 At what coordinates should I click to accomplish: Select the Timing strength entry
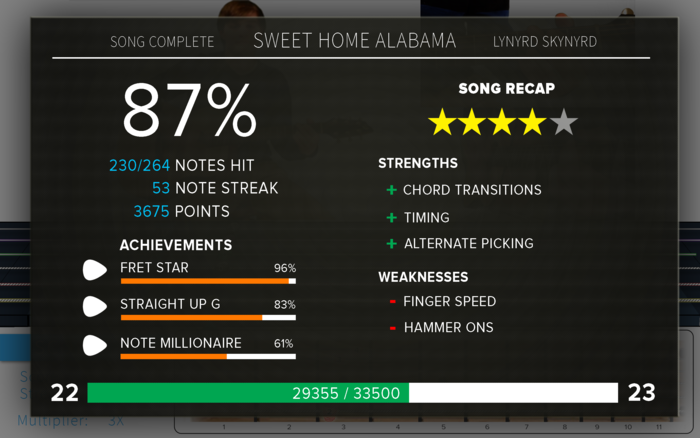[426, 217]
